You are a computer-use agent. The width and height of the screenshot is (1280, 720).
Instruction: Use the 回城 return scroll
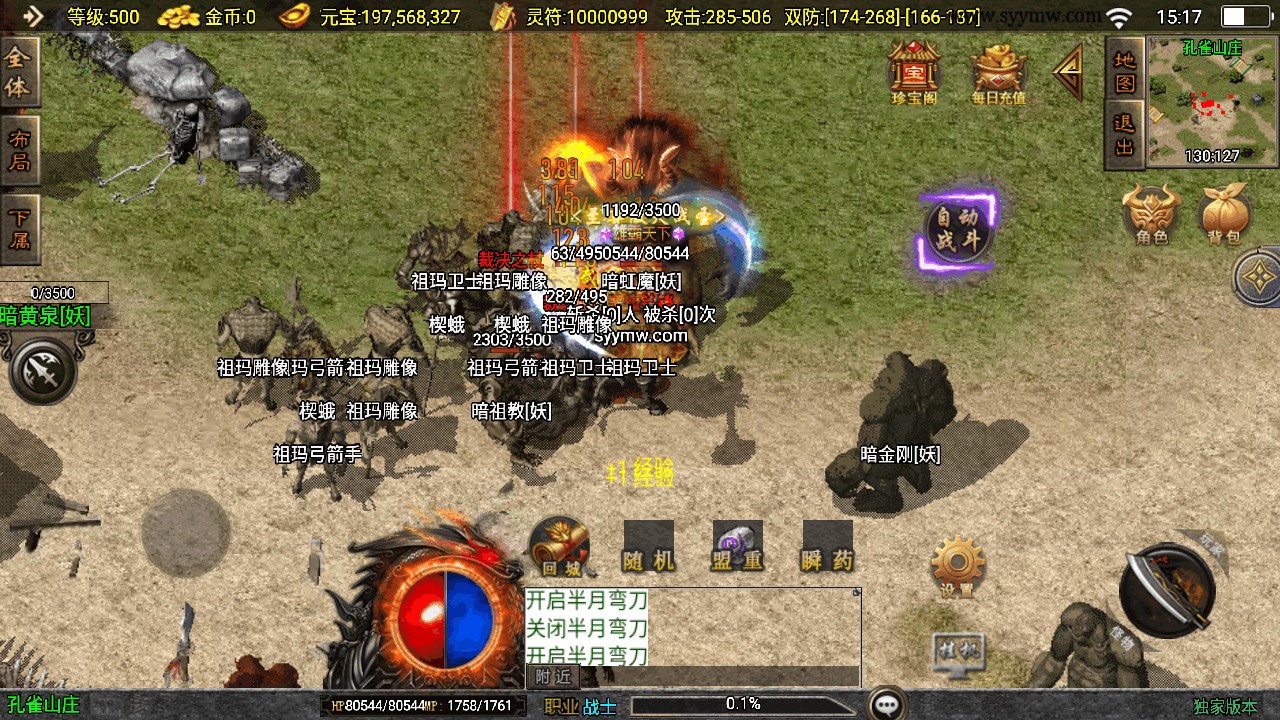[560, 547]
